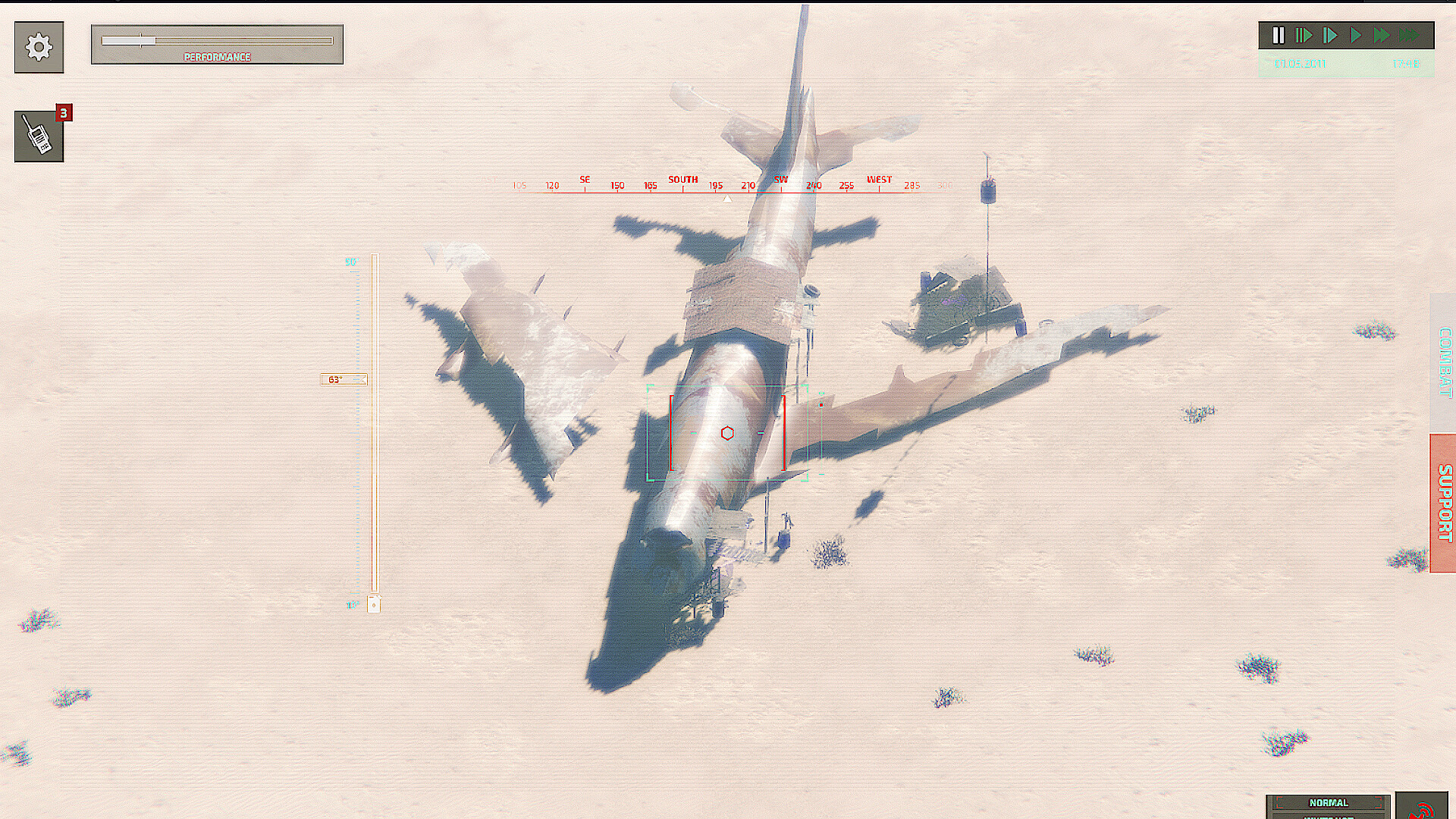This screenshot has height=819, width=1456.
Task: Click the targeting reticle on the aircraft fuselage
Action: pyautogui.click(x=728, y=431)
